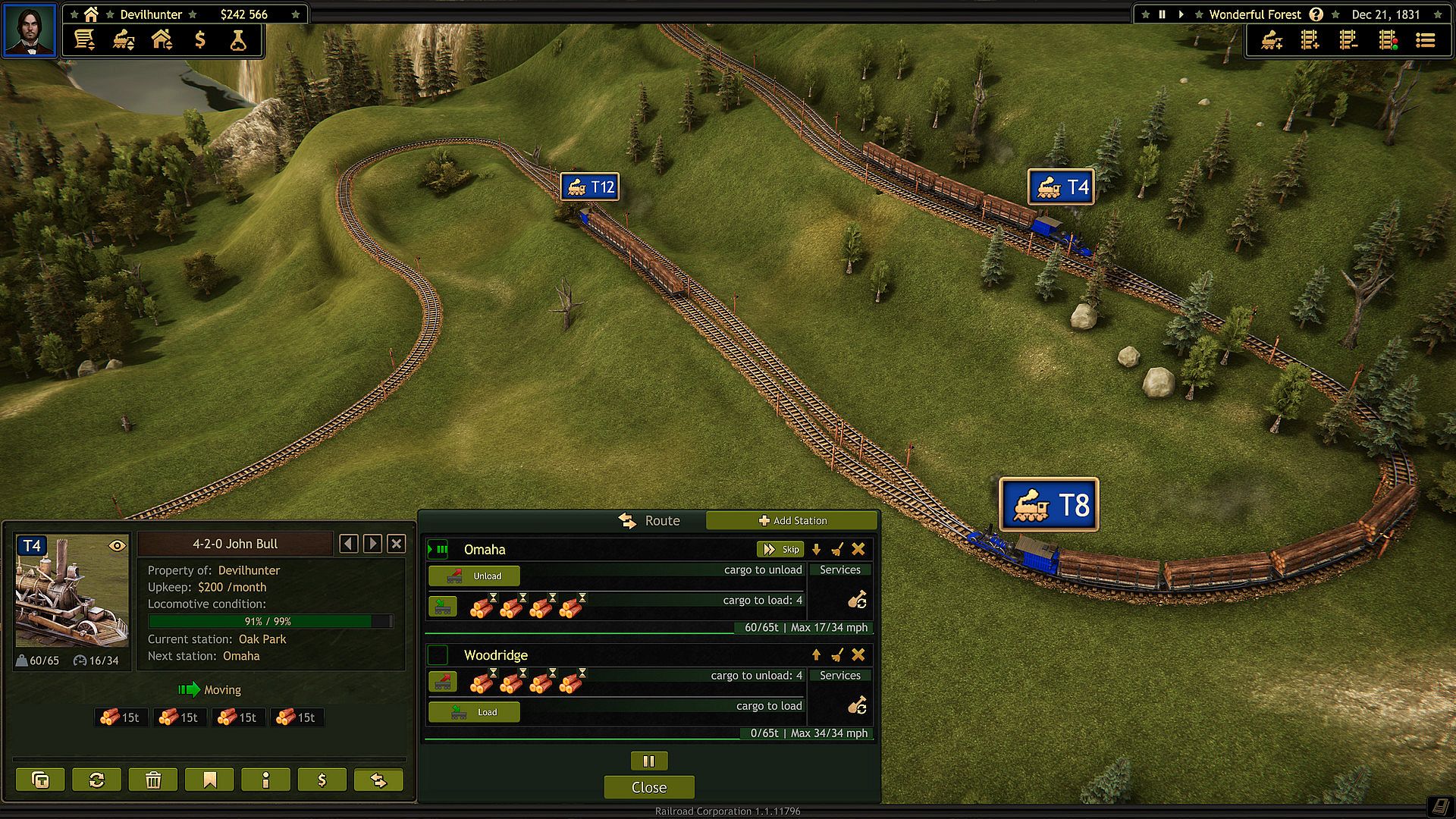
Task: Remove Woodridge from the route
Action: pyautogui.click(x=858, y=654)
